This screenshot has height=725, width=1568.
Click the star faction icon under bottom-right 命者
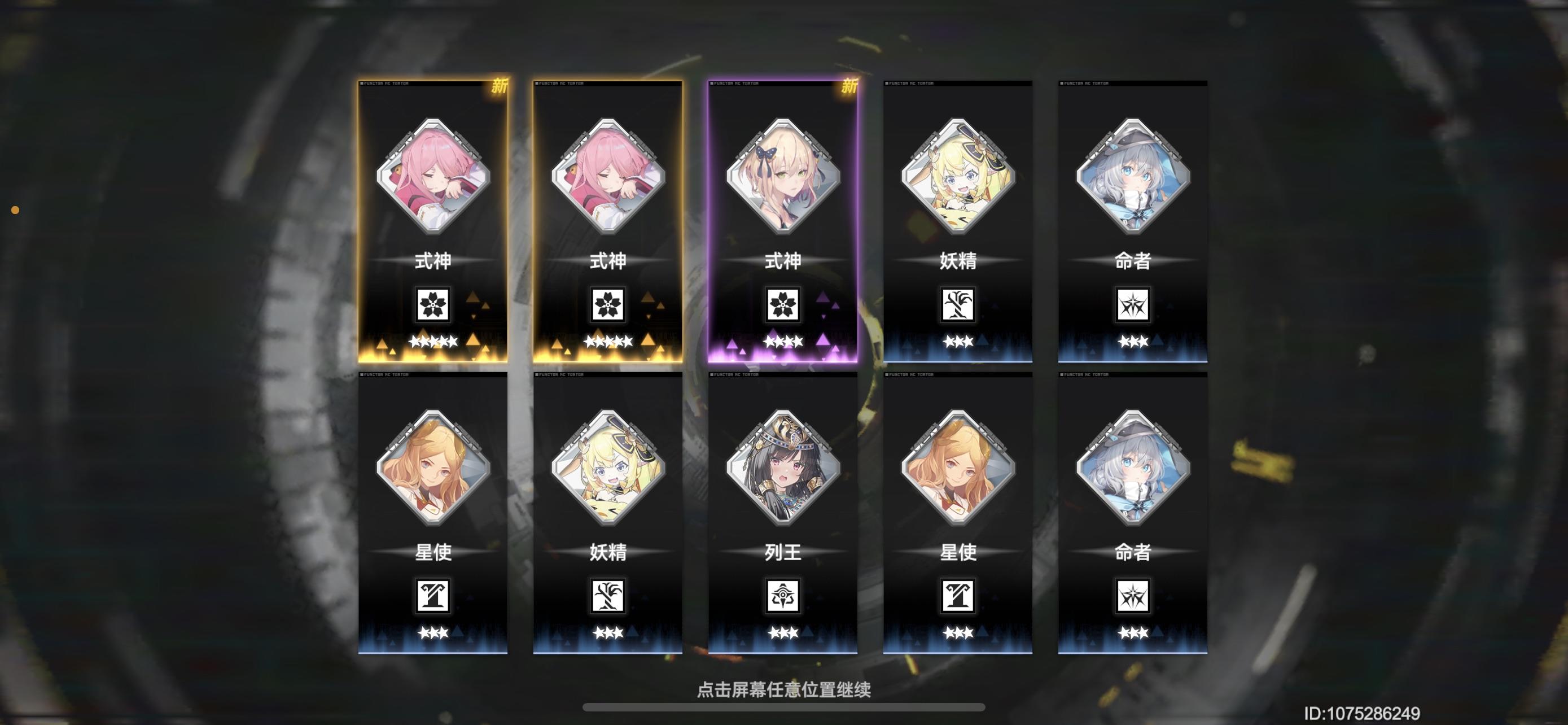click(1133, 597)
